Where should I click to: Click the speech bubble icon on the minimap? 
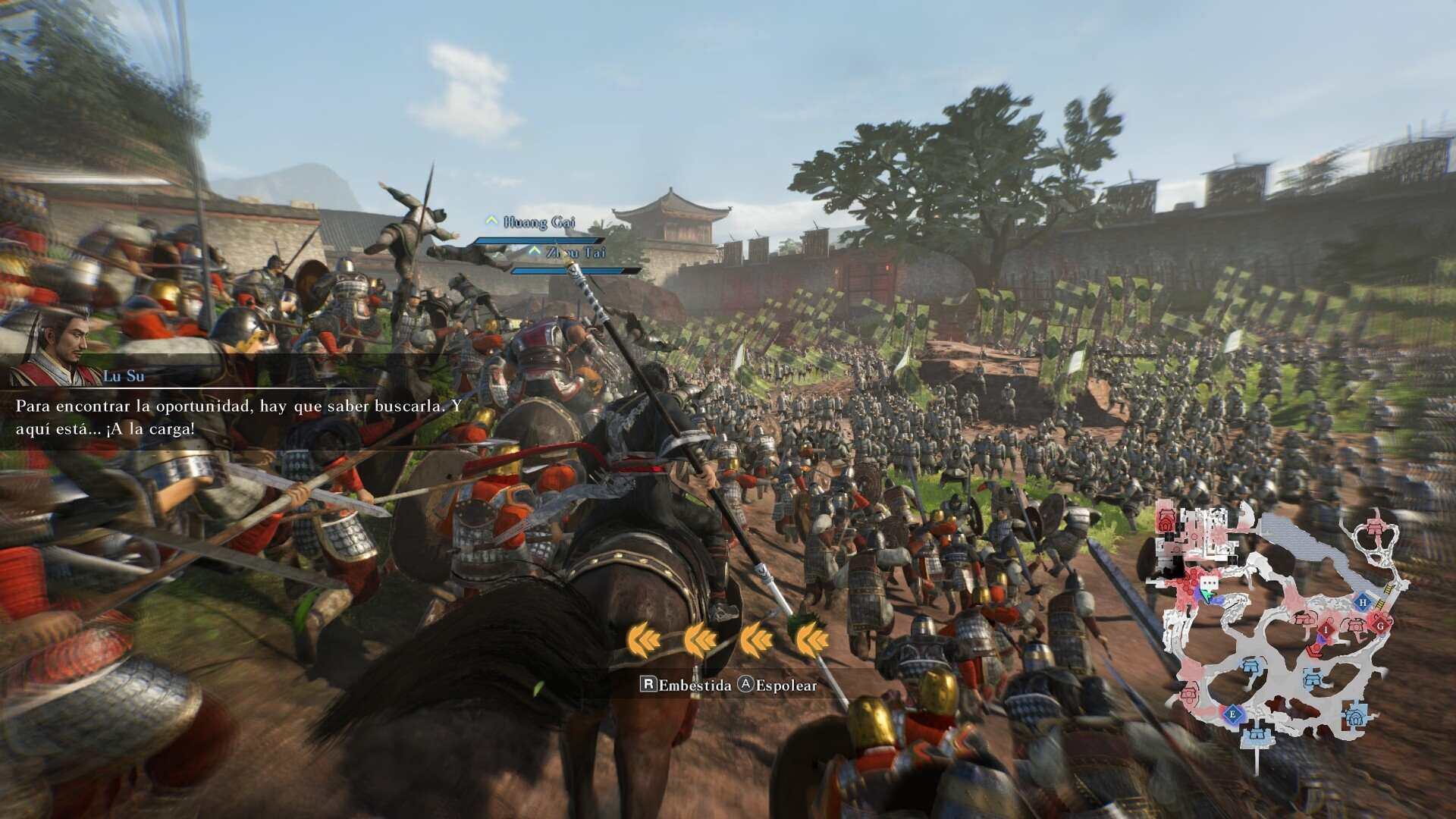coord(1209,583)
